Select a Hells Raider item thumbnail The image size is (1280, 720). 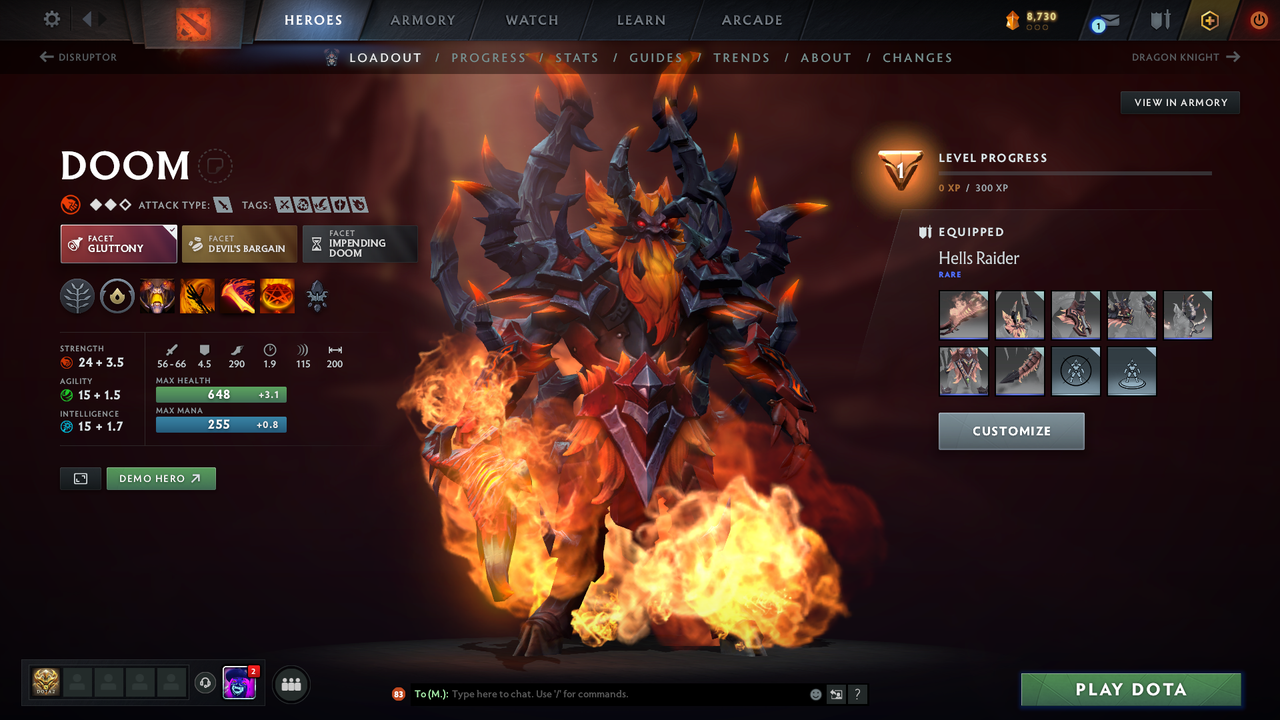[x=963, y=315]
